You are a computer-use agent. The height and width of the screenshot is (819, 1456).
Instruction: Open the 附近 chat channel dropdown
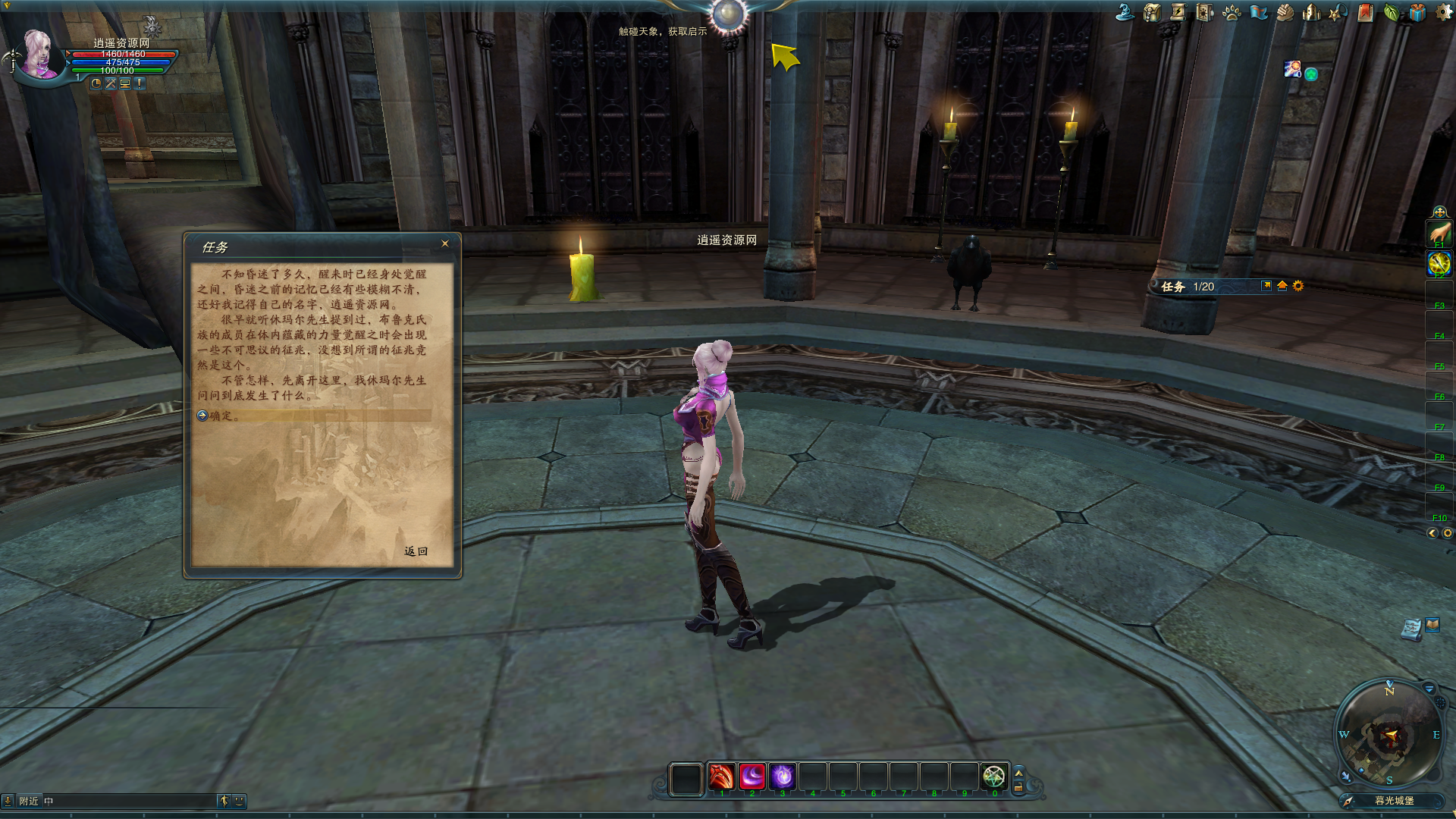29,800
